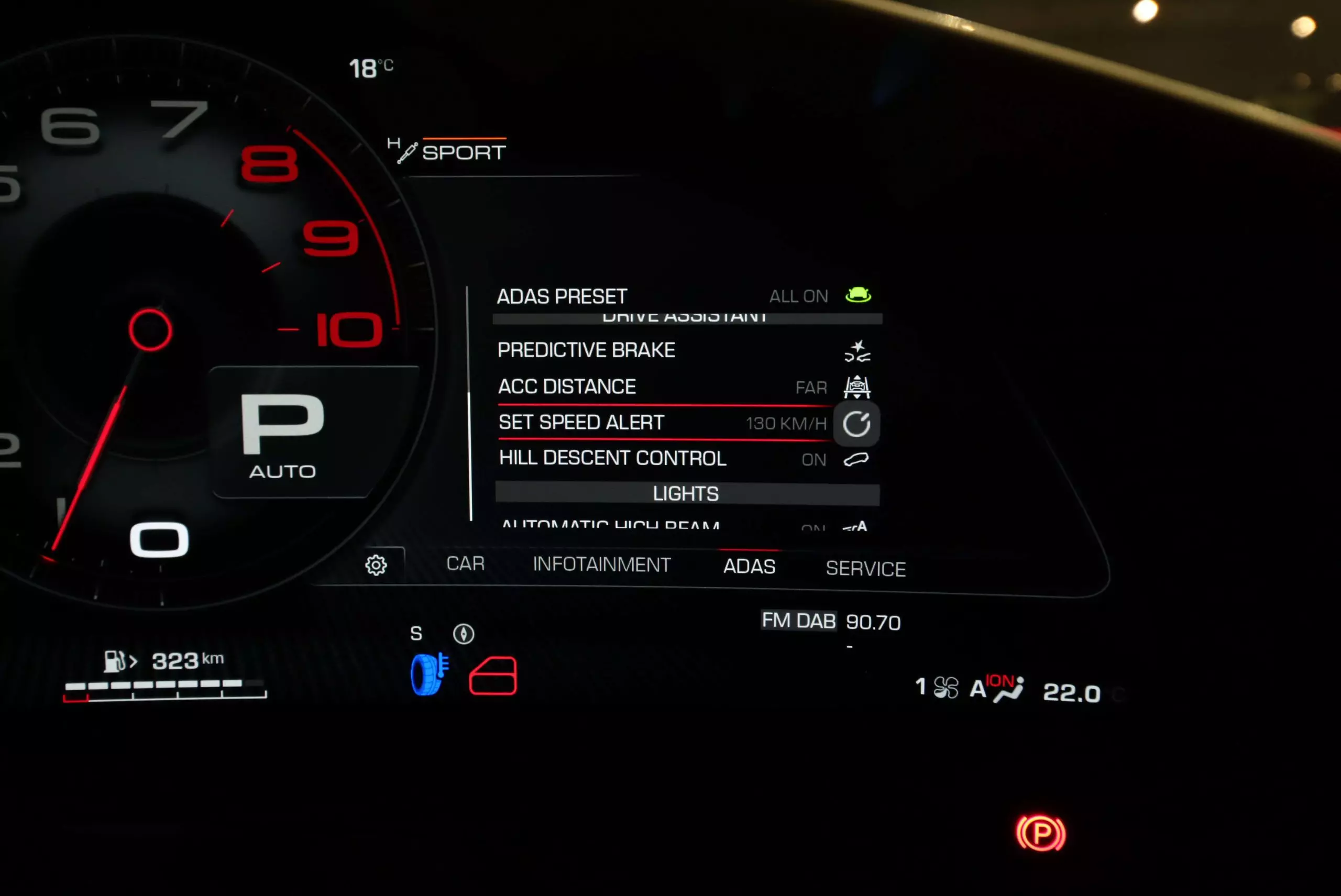The height and width of the screenshot is (896, 1341).
Task: Select the SET SPEED ALERT row
Action: point(663,423)
